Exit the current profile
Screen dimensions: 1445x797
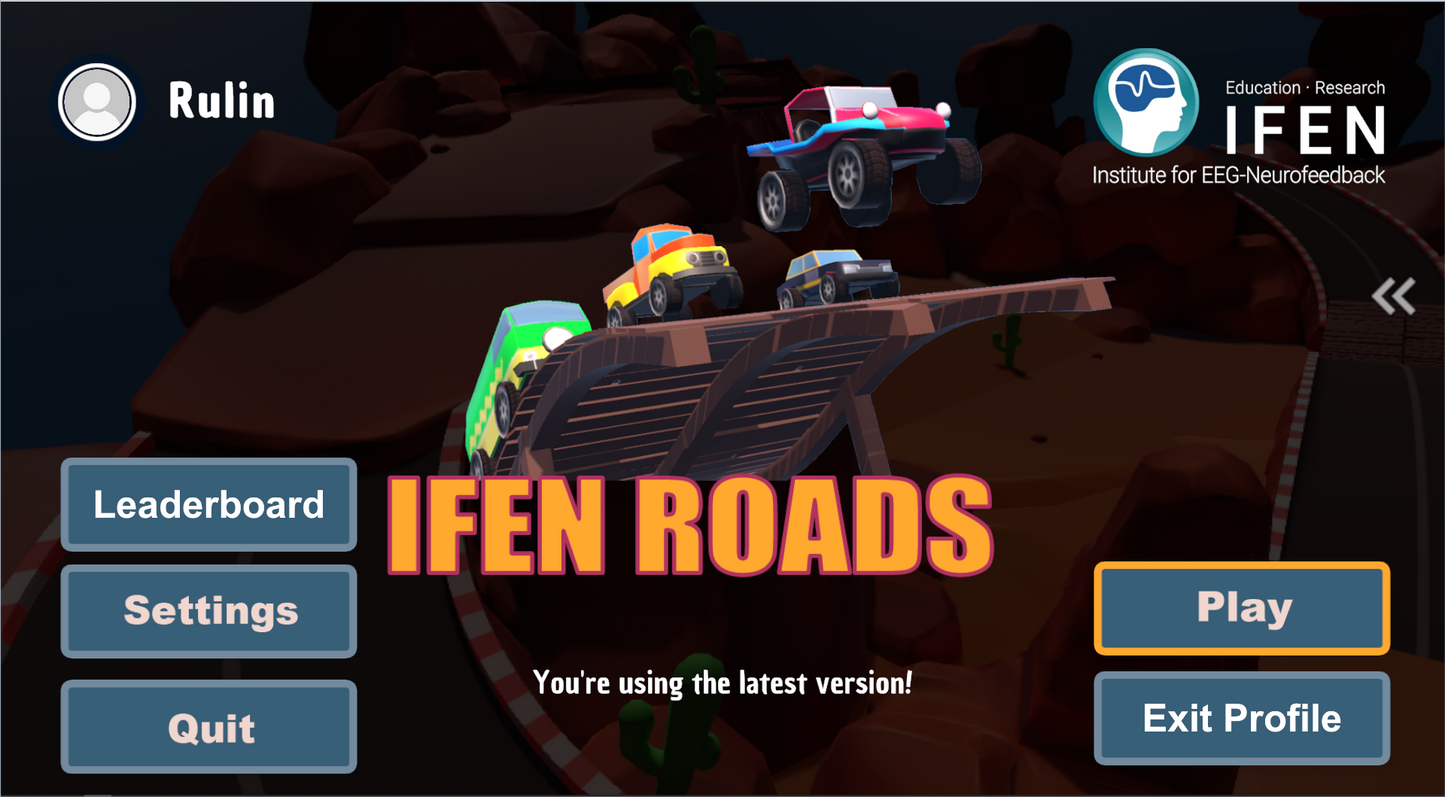pyautogui.click(x=1241, y=718)
